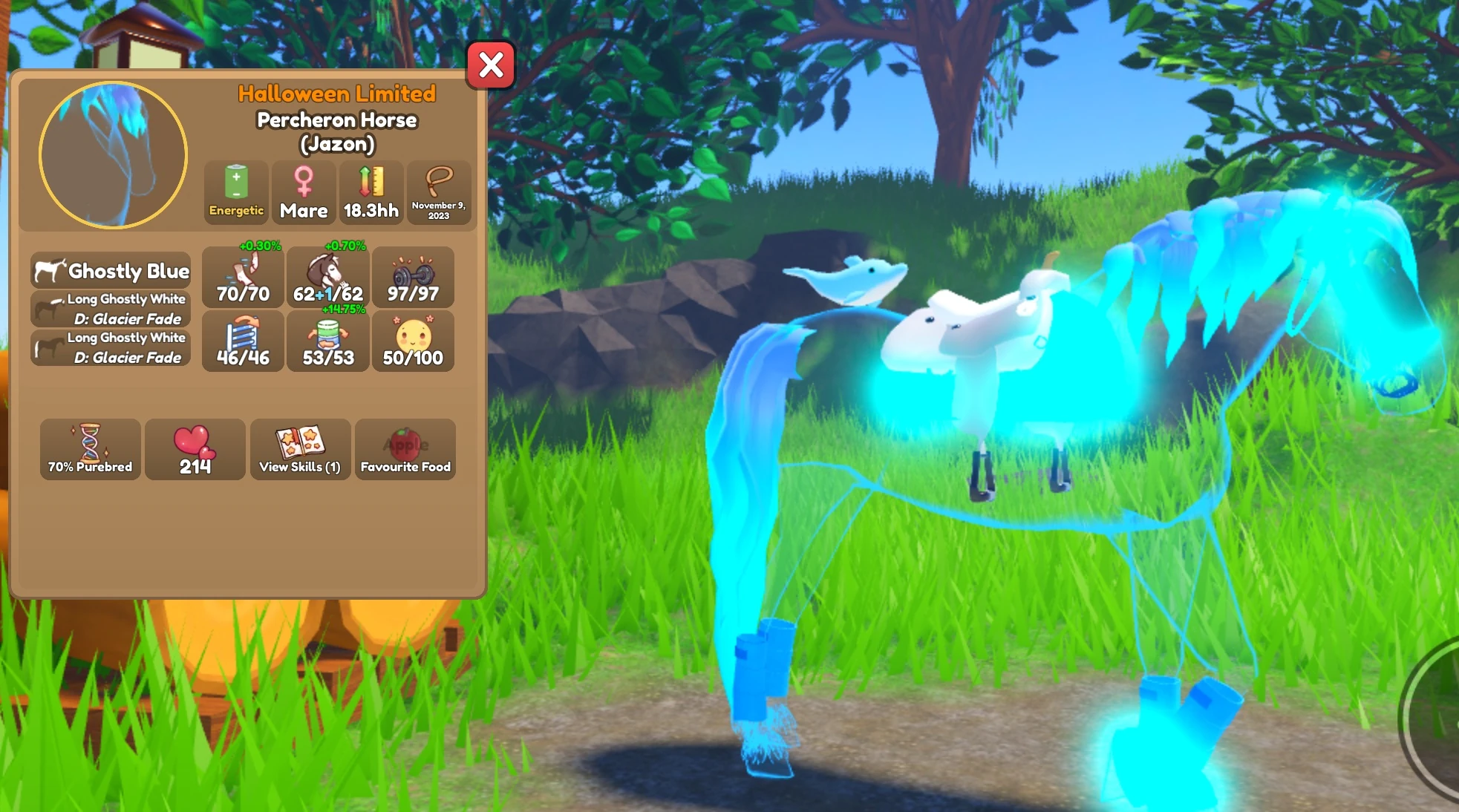Expand the first Long Ghostly White parent
The width and height of the screenshot is (1459, 812).
110,308
